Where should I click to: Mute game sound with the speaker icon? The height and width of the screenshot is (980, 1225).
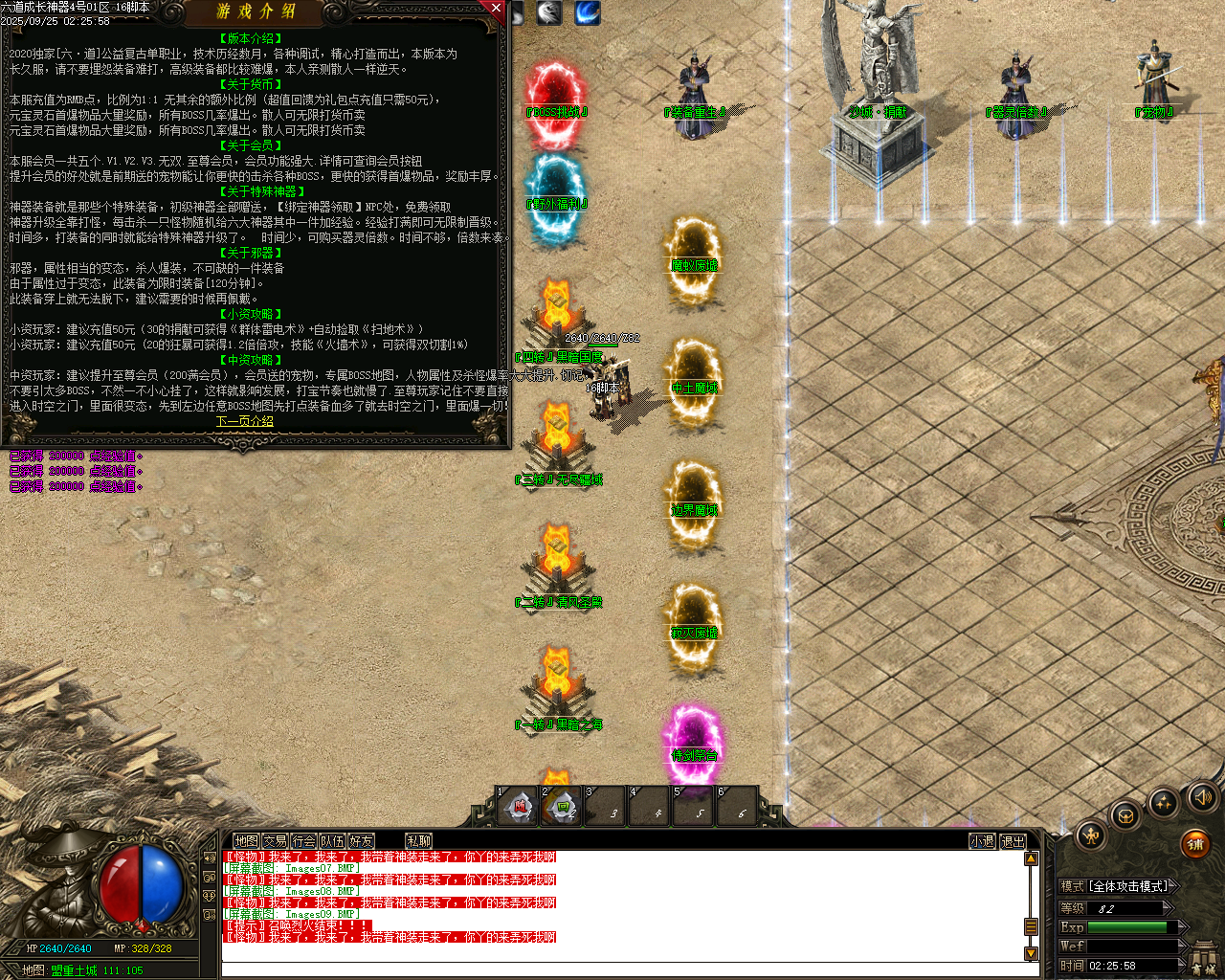coord(1203,798)
